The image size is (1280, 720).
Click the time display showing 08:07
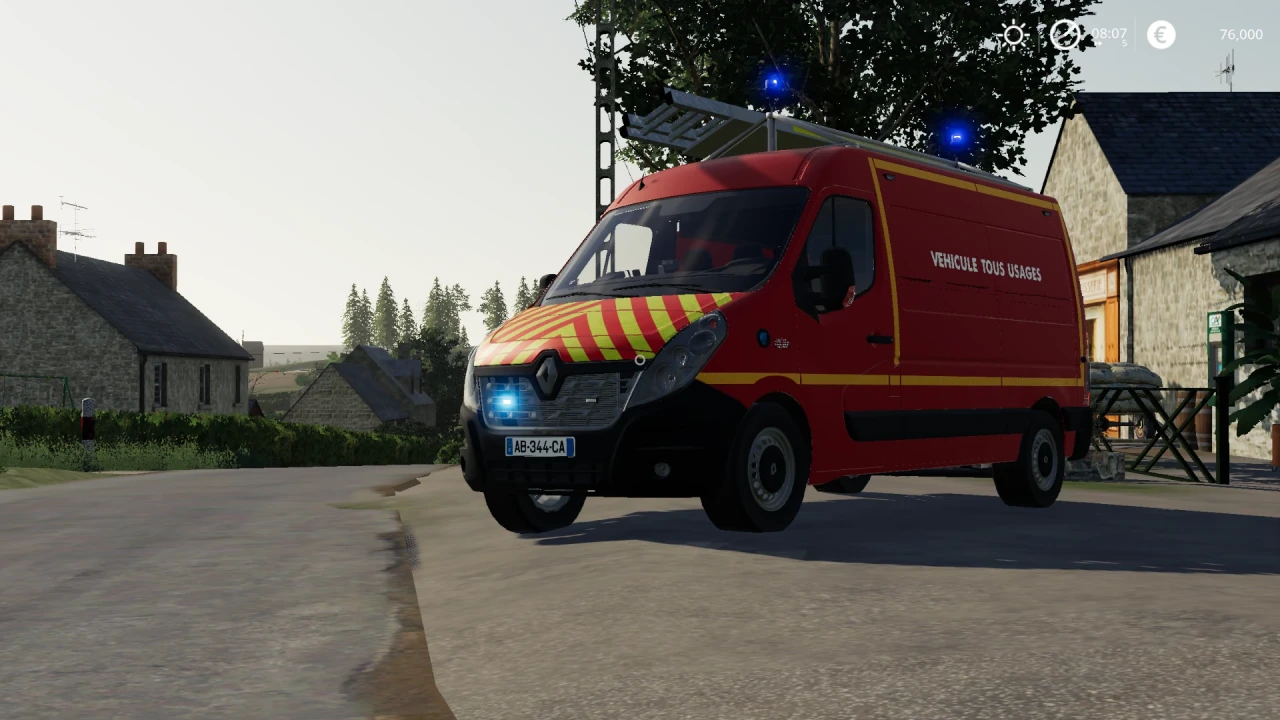coord(1109,33)
